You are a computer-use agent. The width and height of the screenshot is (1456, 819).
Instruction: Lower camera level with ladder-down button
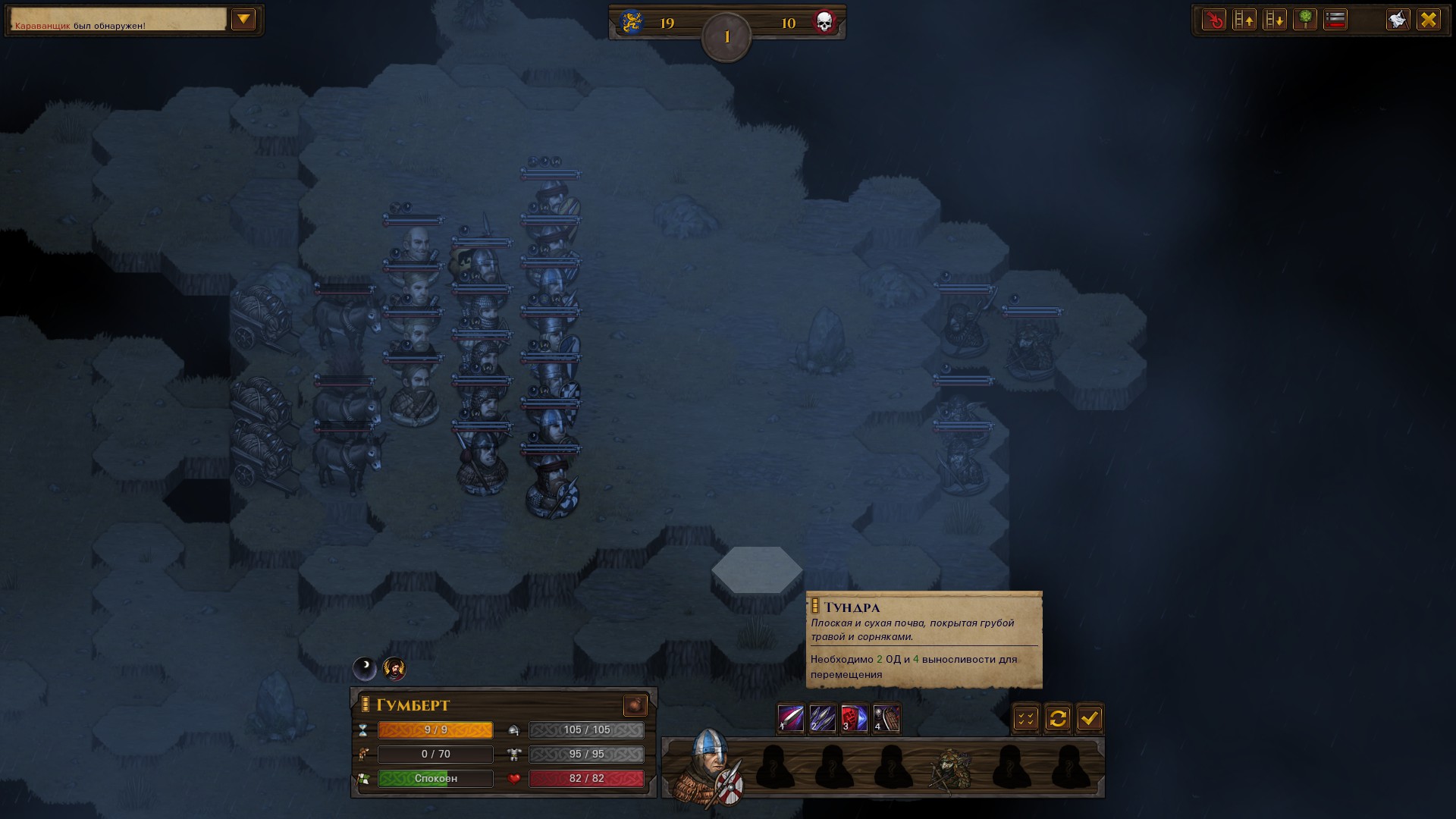pyautogui.click(x=1275, y=20)
